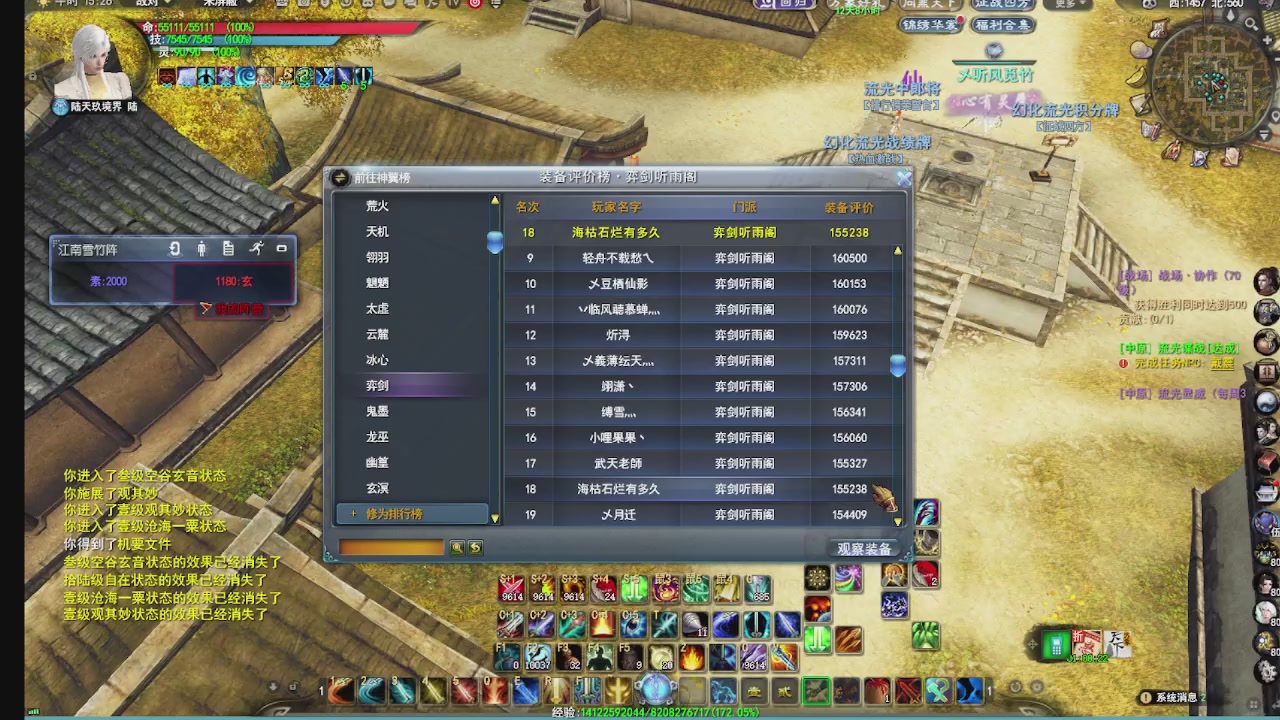
Task: Switch to hotbar page 贰
Action: click(x=786, y=690)
